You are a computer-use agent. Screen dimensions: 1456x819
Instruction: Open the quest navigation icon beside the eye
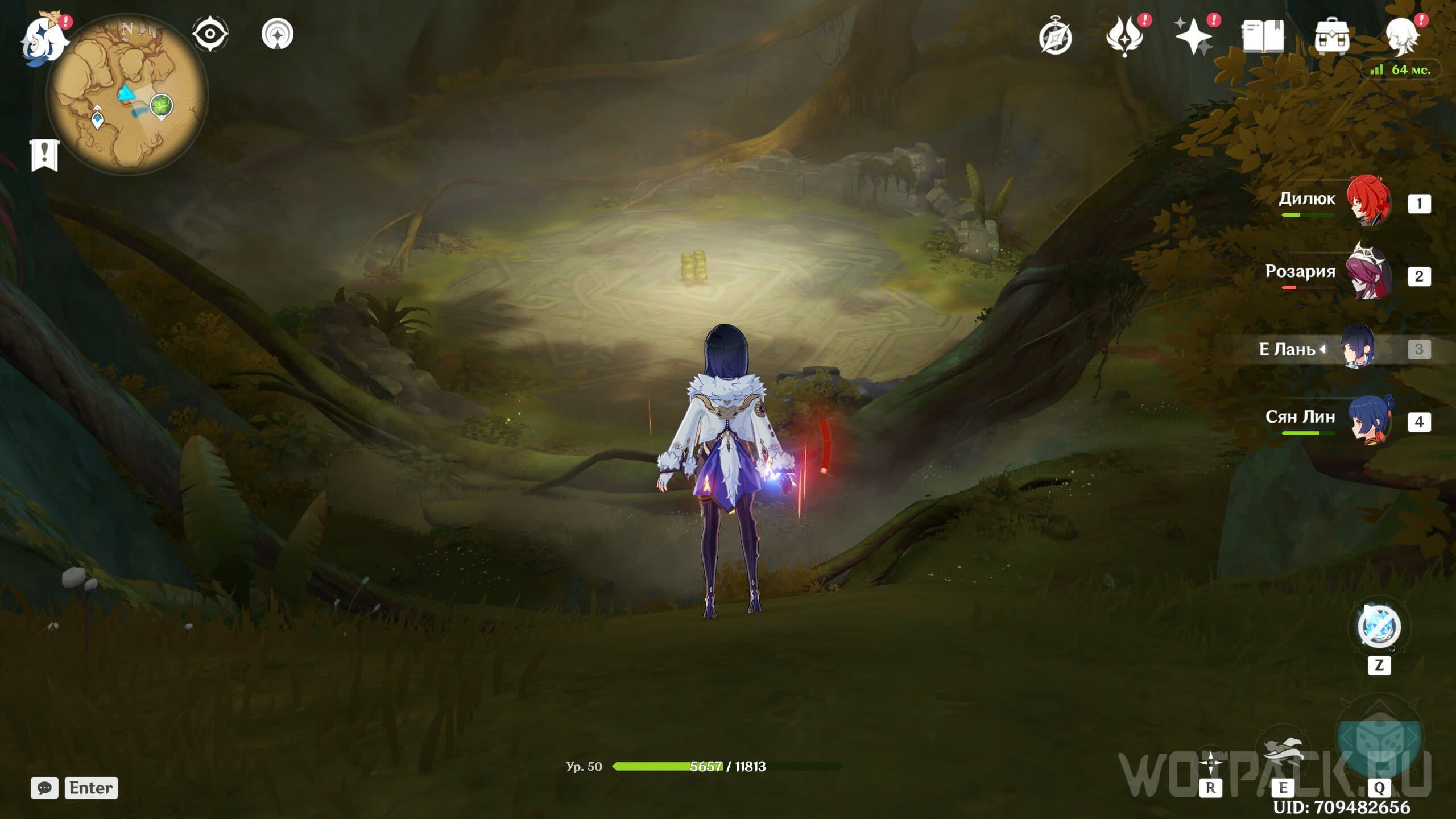278,34
